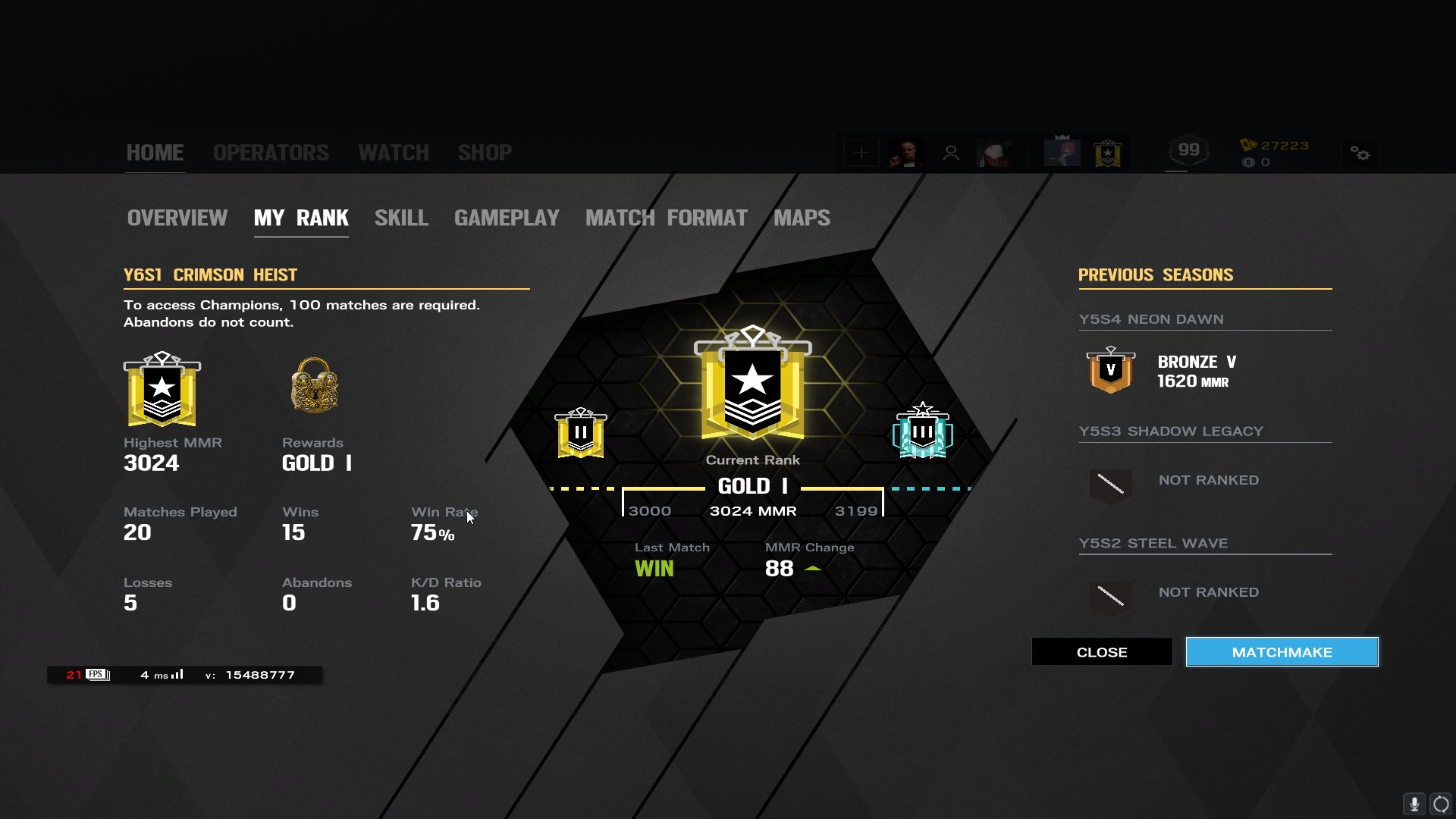Image resolution: width=1456 pixels, height=819 pixels.
Task: Open the friends list silhouette icon
Action: click(x=950, y=153)
